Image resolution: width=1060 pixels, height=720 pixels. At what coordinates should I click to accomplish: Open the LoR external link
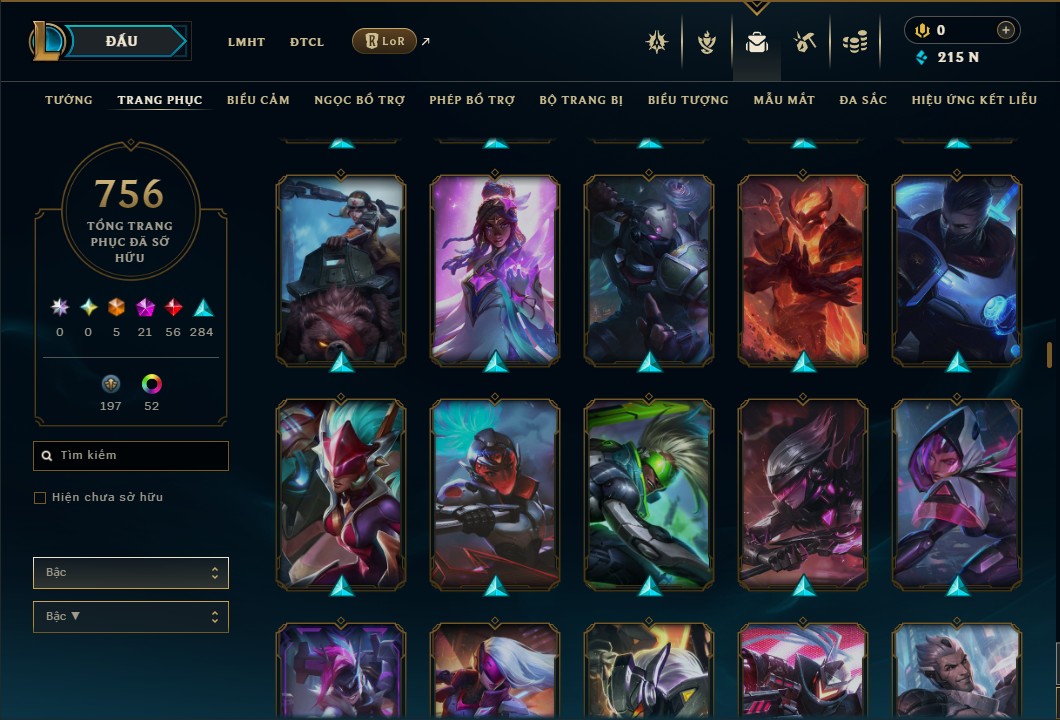(385, 41)
